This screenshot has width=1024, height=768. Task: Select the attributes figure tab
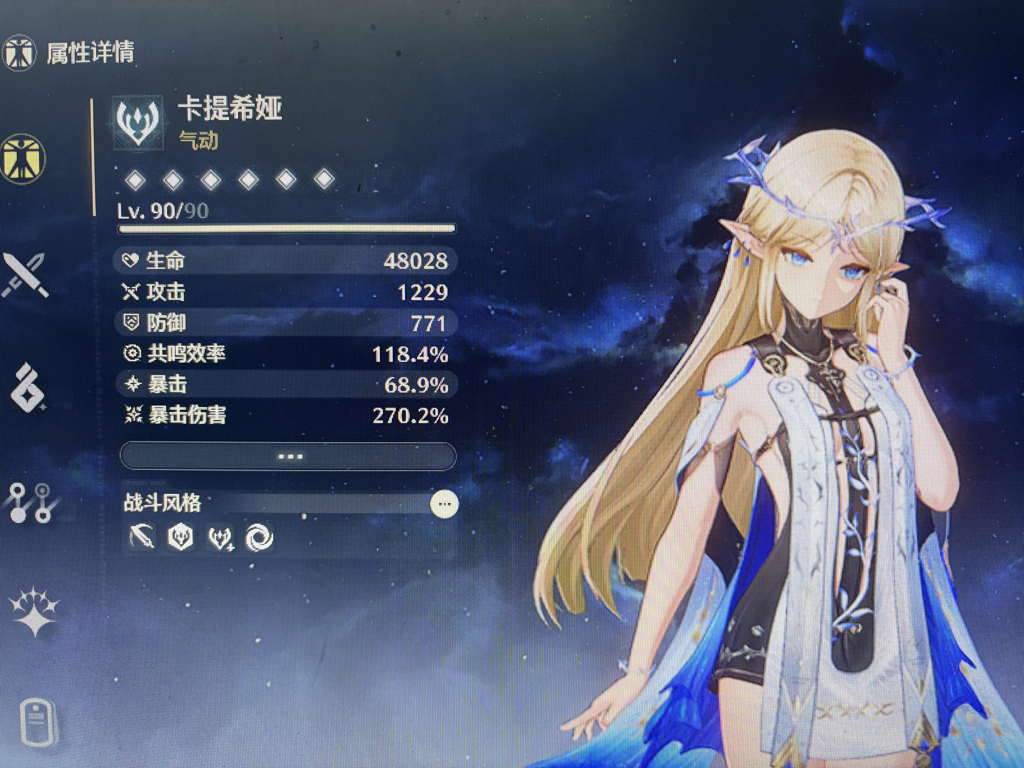(22, 159)
